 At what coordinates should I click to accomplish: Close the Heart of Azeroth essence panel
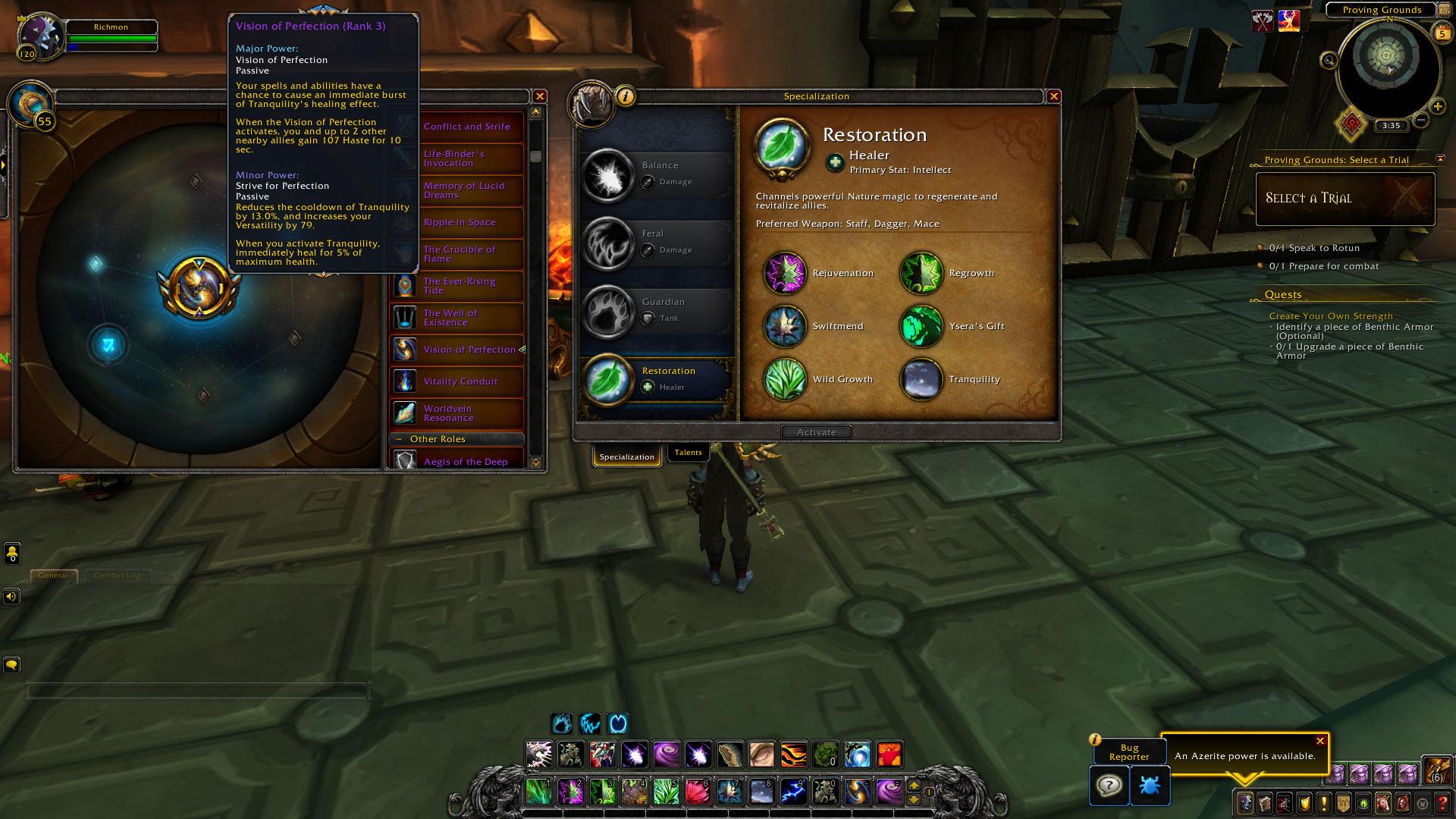point(539,96)
